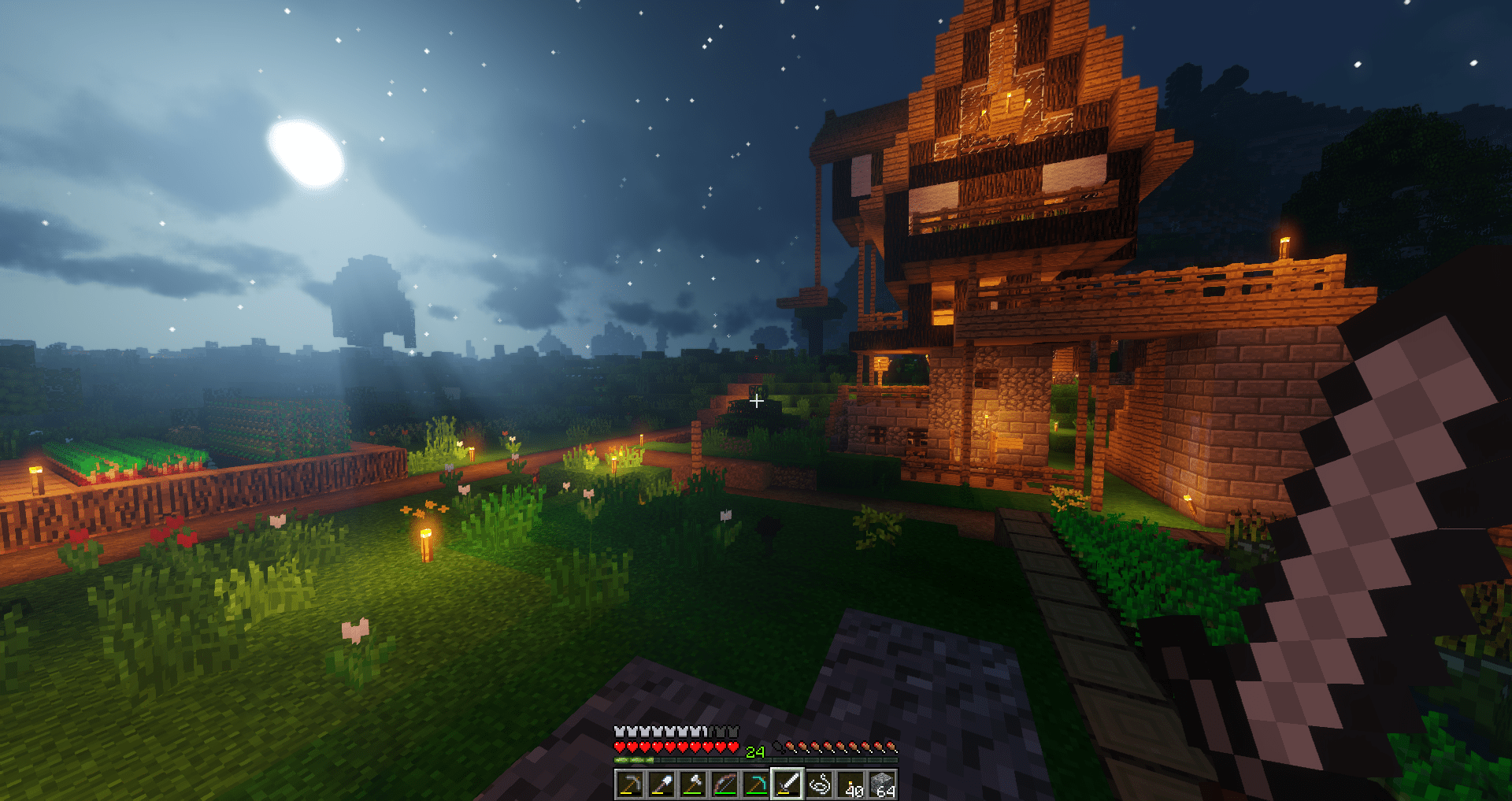
Task: Select the stack of 40 torches
Action: pyautogui.click(x=850, y=784)
